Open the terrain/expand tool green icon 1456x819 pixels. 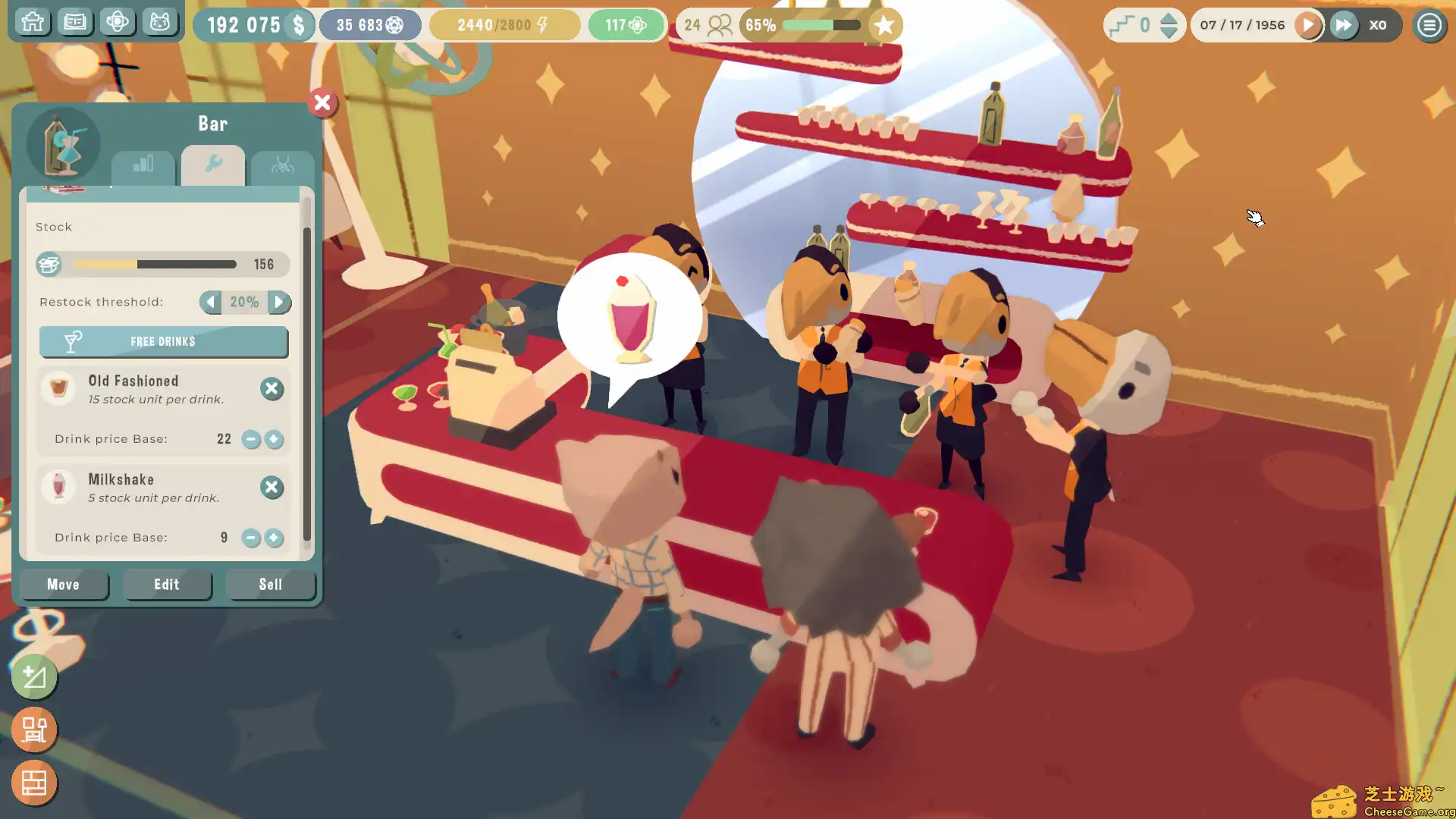(33, 677)
